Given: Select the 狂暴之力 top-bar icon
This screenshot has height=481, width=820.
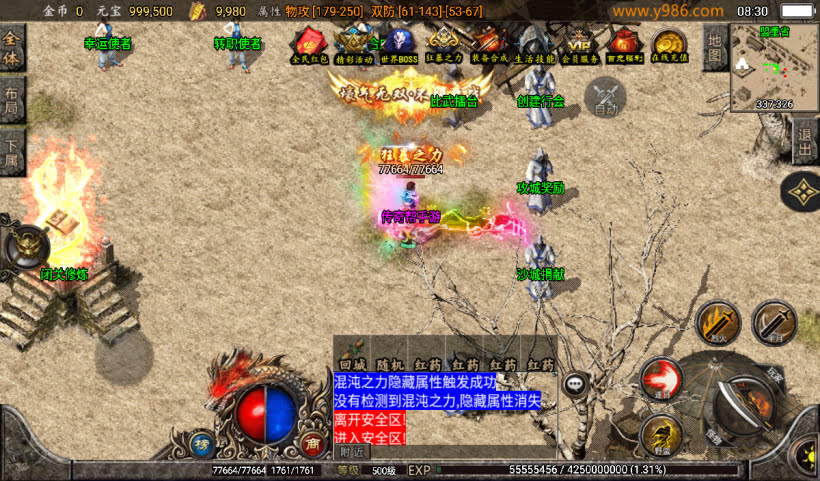Looking at the screenshot, I should point(443,44).
